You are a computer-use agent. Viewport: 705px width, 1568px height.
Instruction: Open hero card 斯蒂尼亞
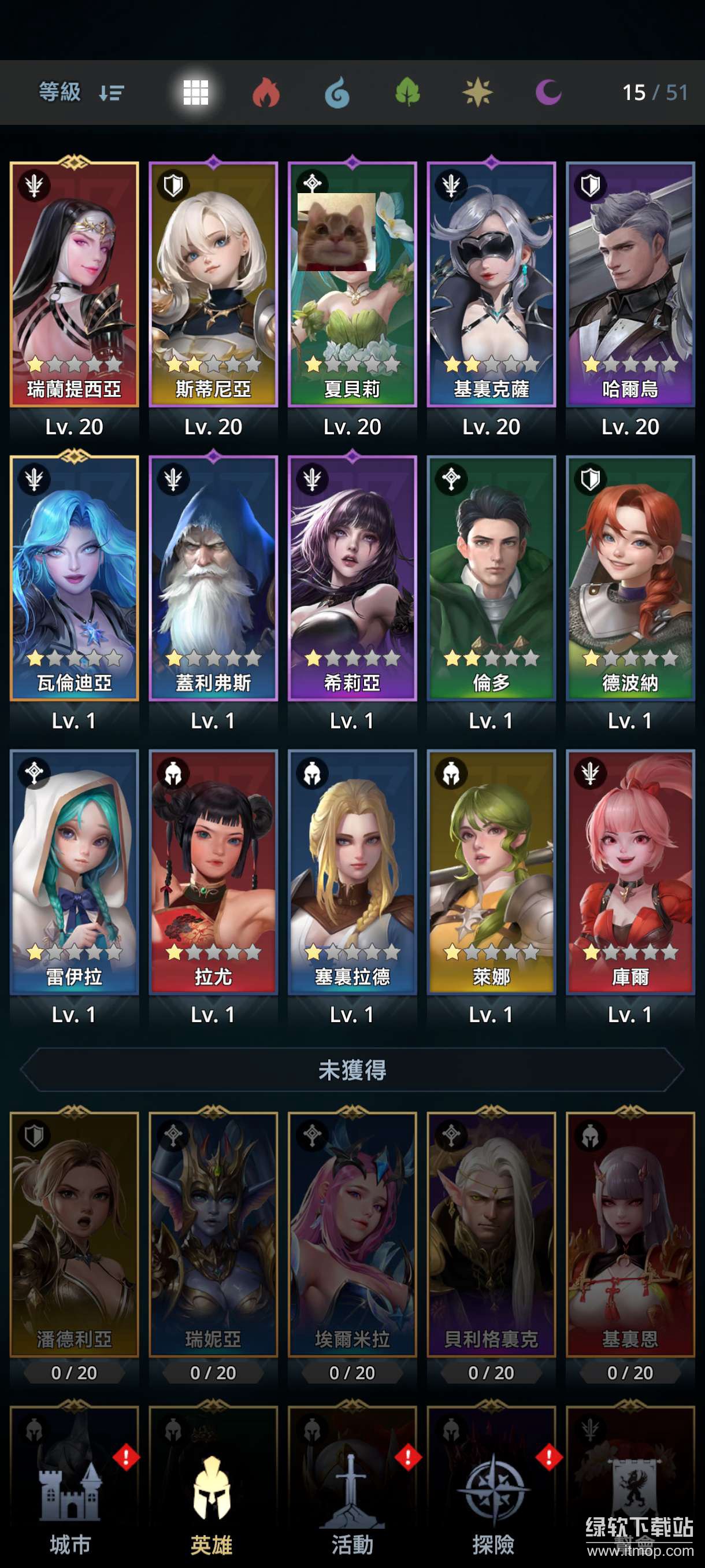coord(213,285)
